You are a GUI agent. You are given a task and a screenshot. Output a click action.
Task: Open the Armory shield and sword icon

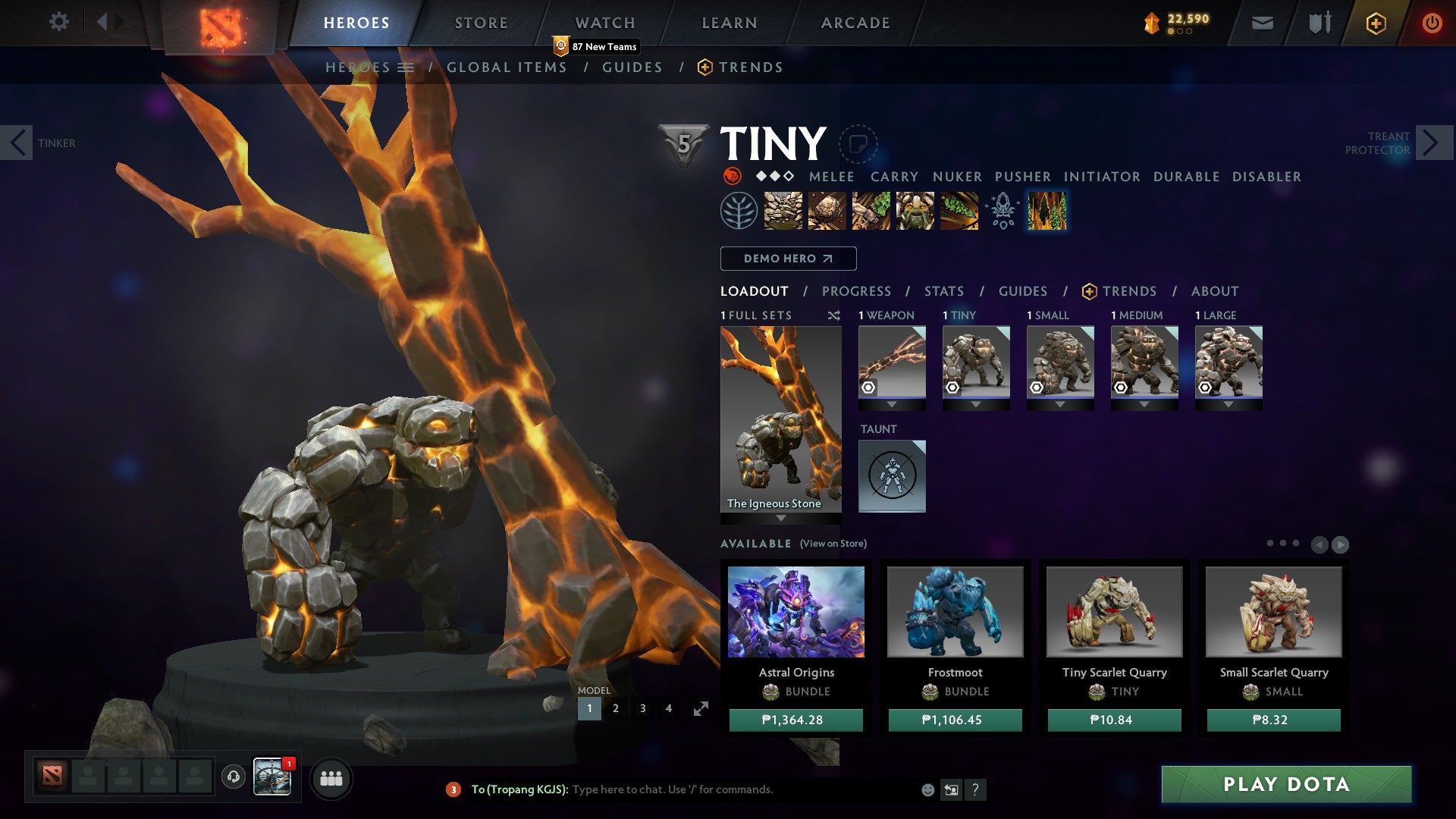tap(1319, 23)
